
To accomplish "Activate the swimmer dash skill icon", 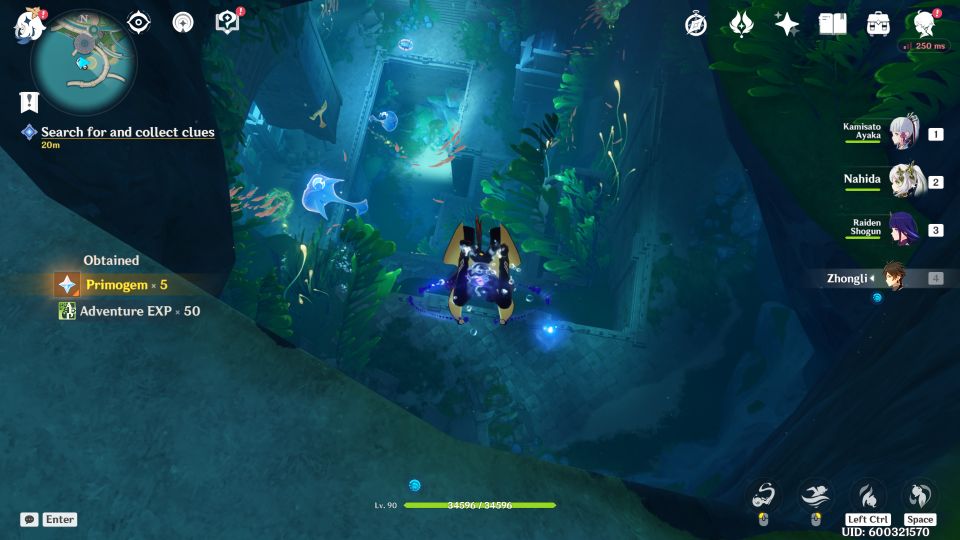I will click(x=814, y=494).
